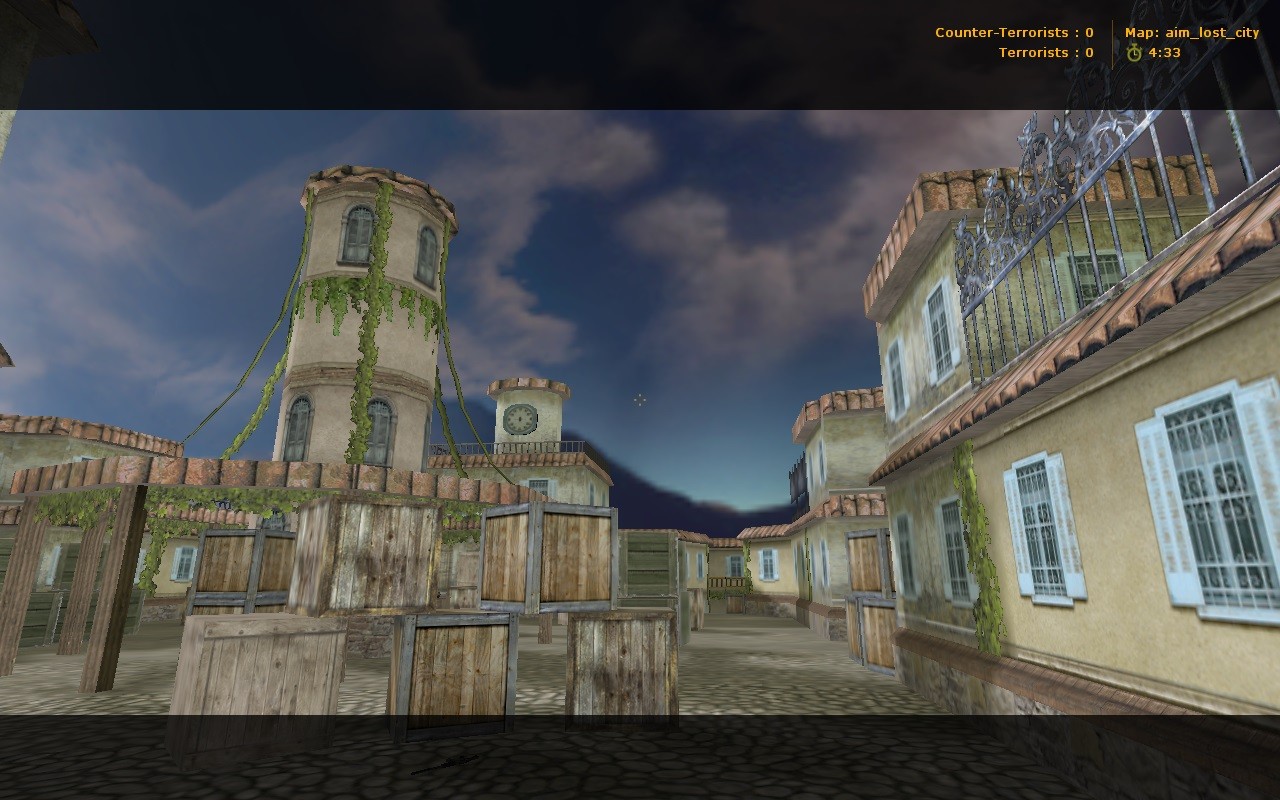1280x800 pixels.
Task: Expand the Map: aim_lost_city label
Action: pos(1190,31)
